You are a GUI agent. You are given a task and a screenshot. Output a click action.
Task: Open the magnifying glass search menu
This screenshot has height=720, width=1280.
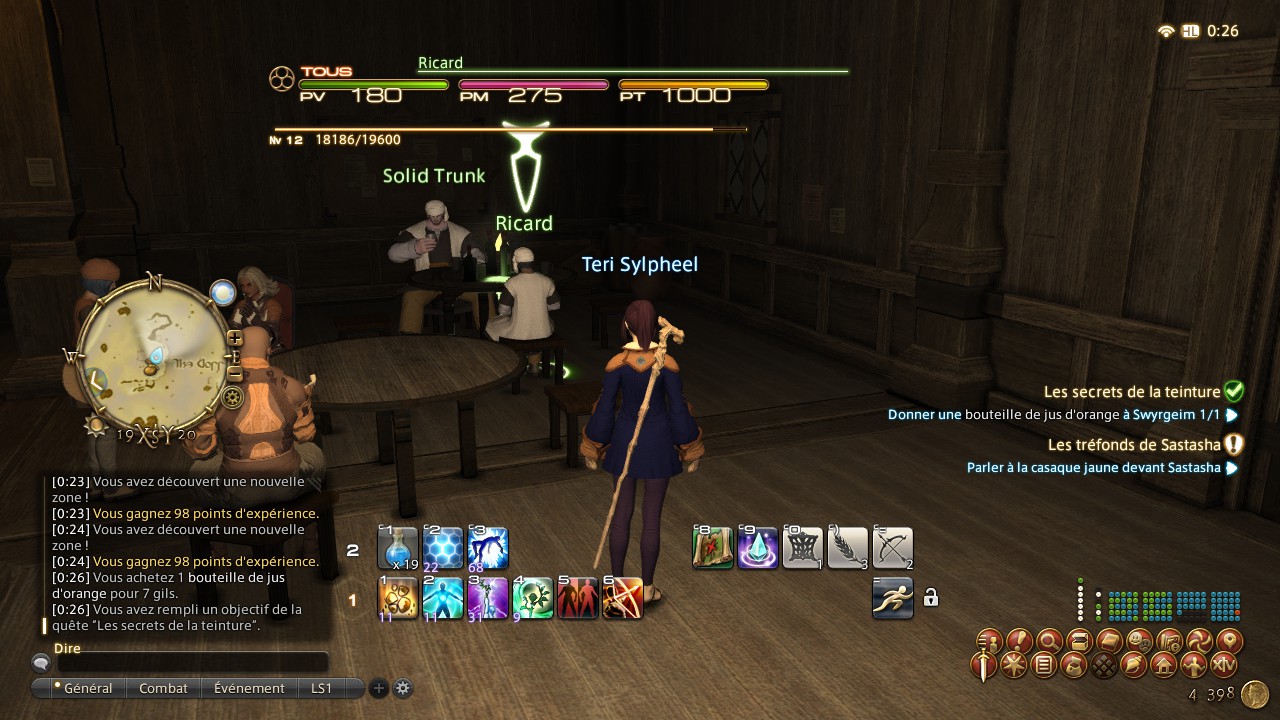coord(1048,639)
